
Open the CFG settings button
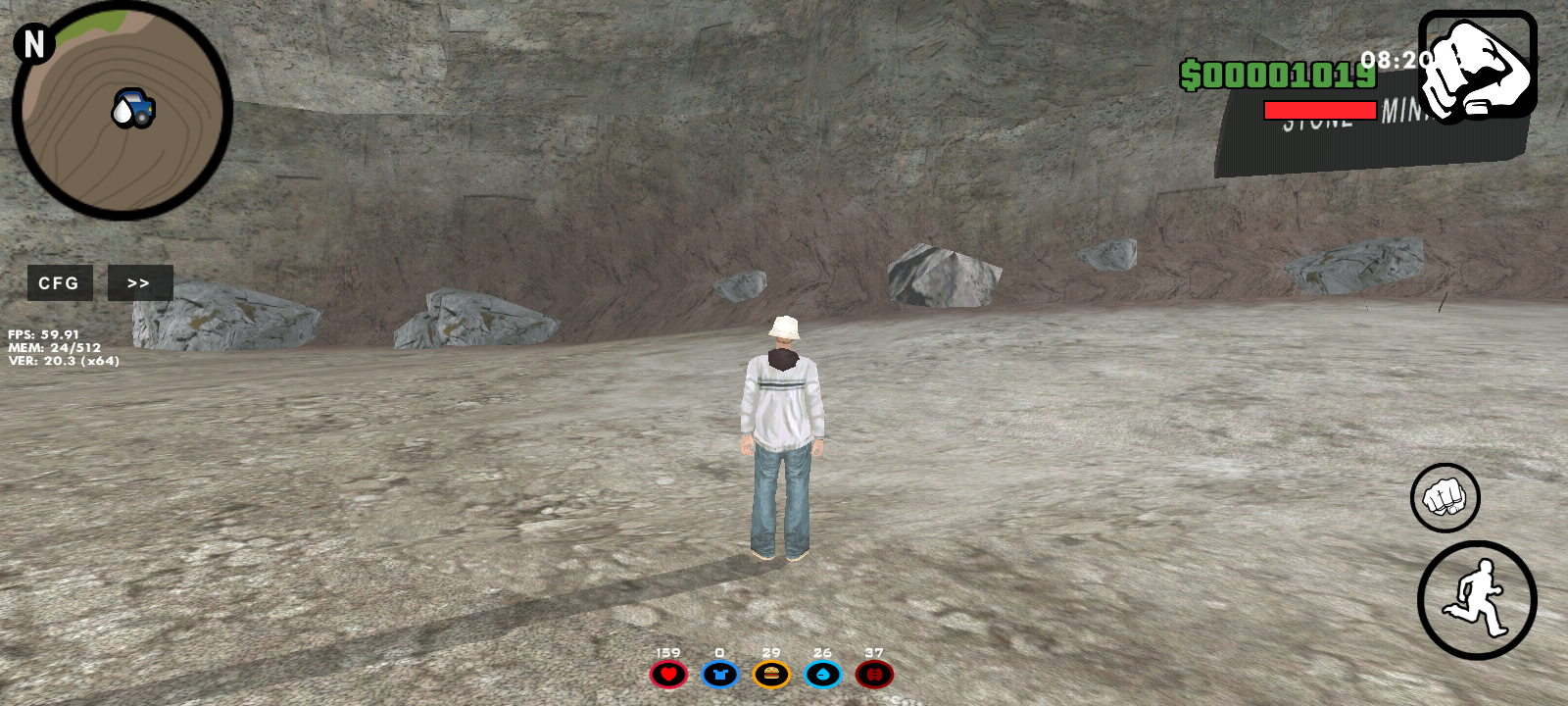[59, 282]
